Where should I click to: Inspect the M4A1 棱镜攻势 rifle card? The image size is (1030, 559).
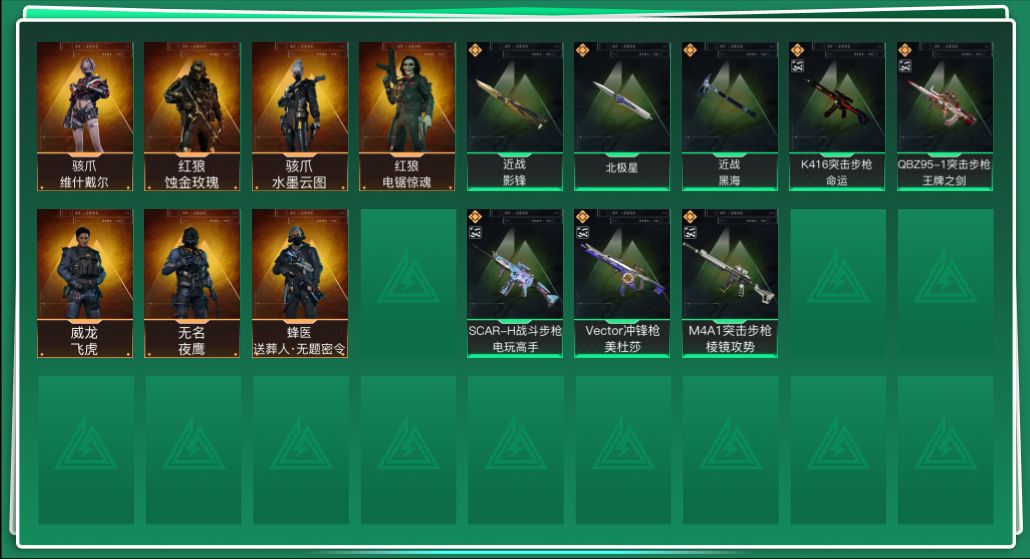click(x=730, y=283)
